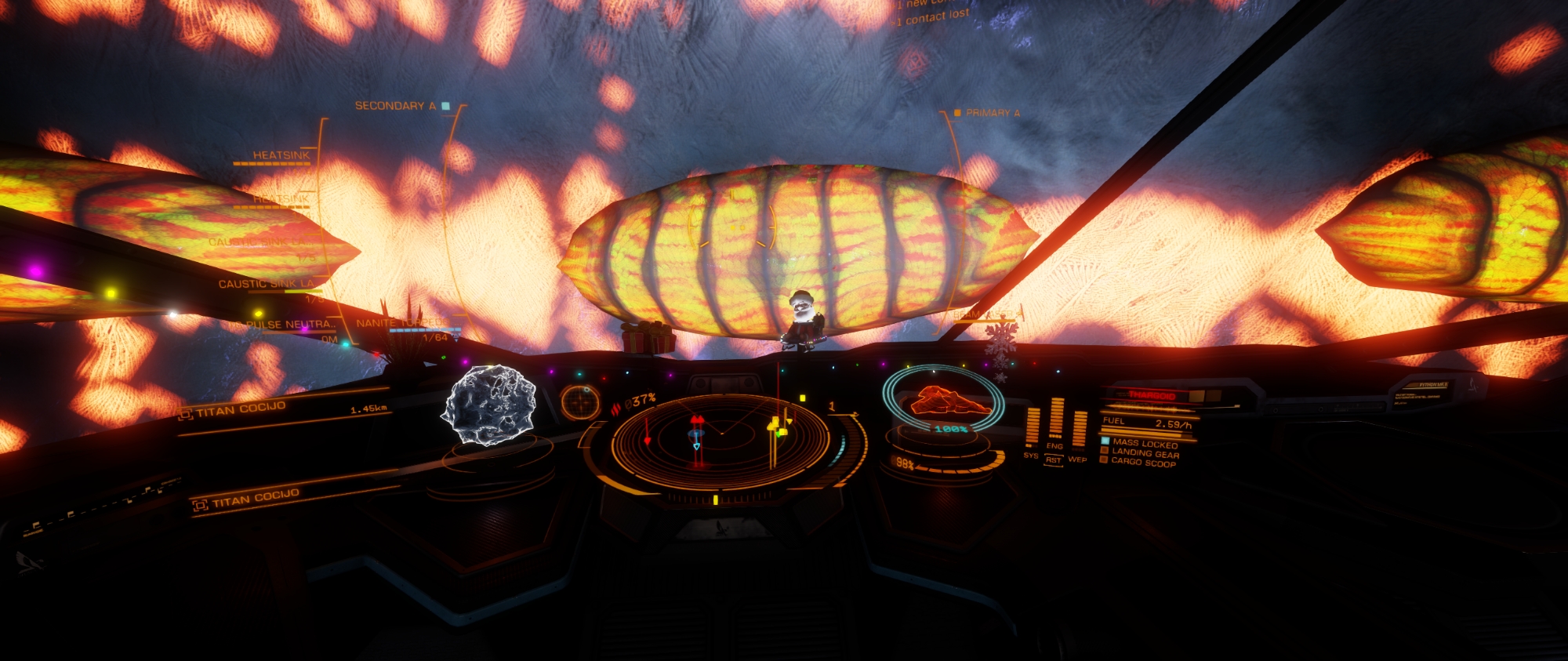Toggle the Landing Gear indicator
Screen dimensions: 1568x661
(x=1145, y=453)
